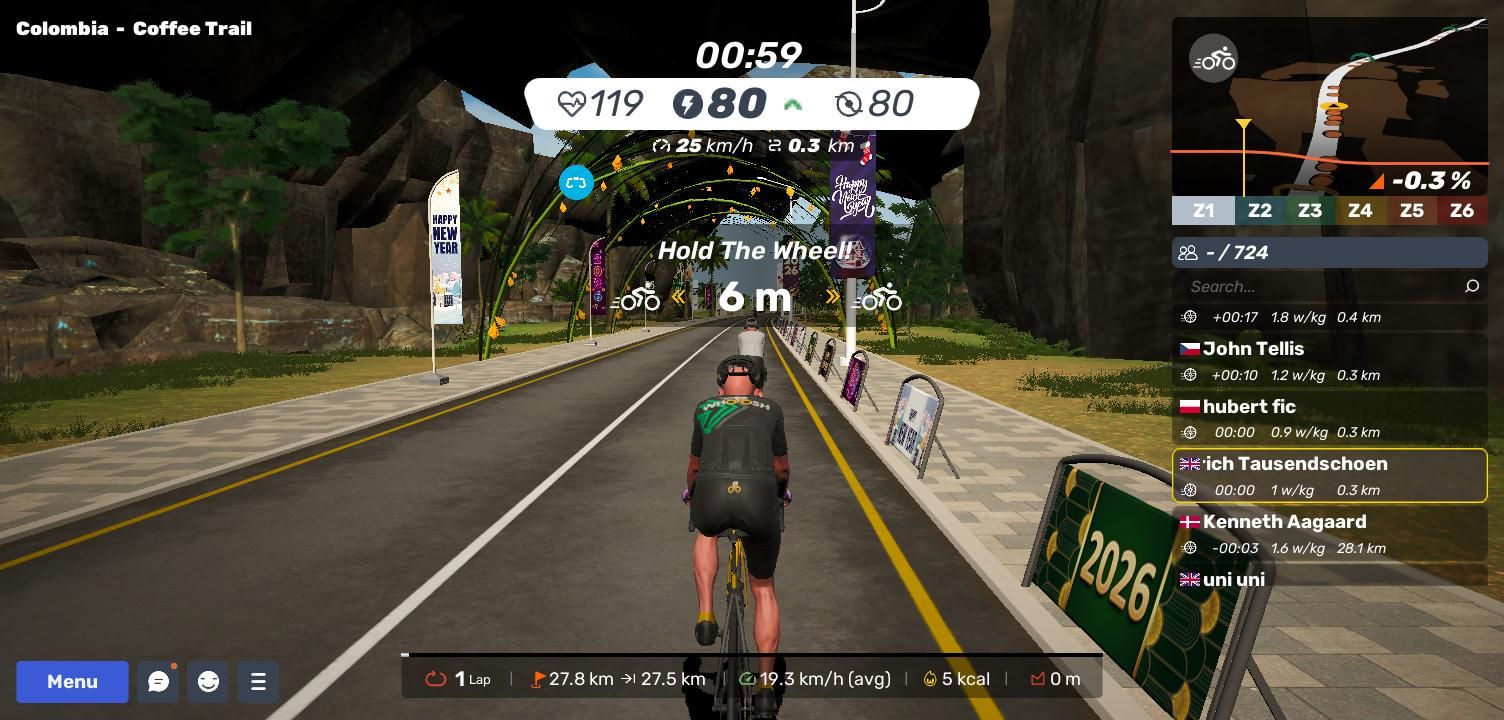Click the search magnifier icon
1504x720 pixels.
coord(1472,287)
